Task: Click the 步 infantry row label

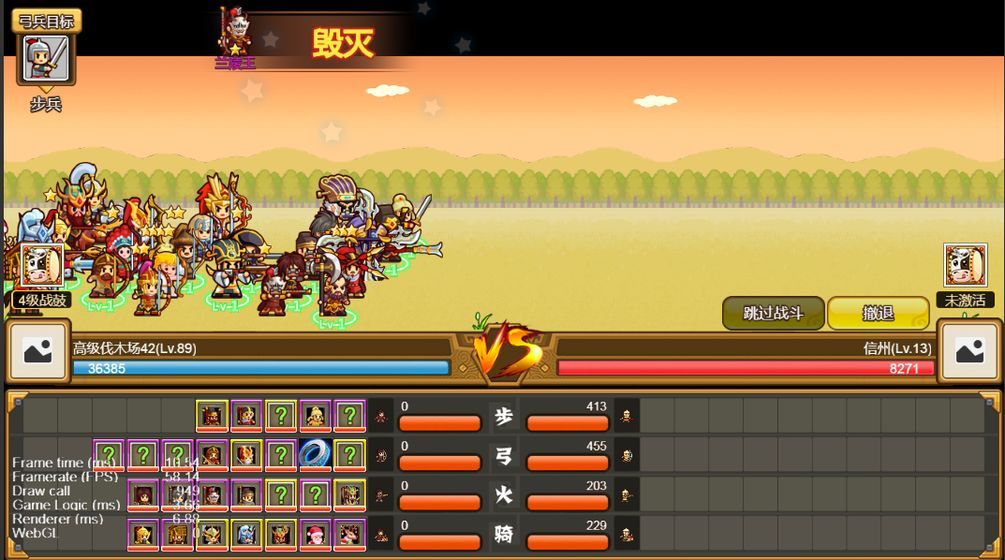Action: pos(503,416)
